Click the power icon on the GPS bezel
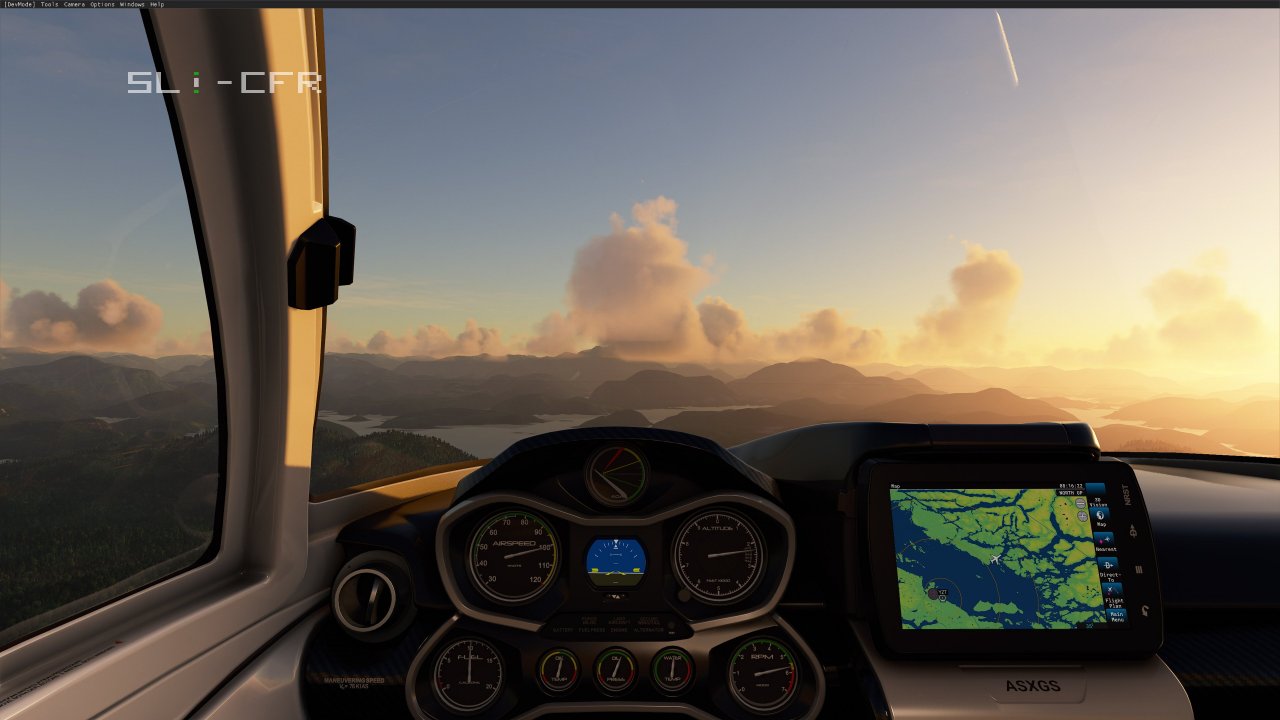 [1143, 609]
